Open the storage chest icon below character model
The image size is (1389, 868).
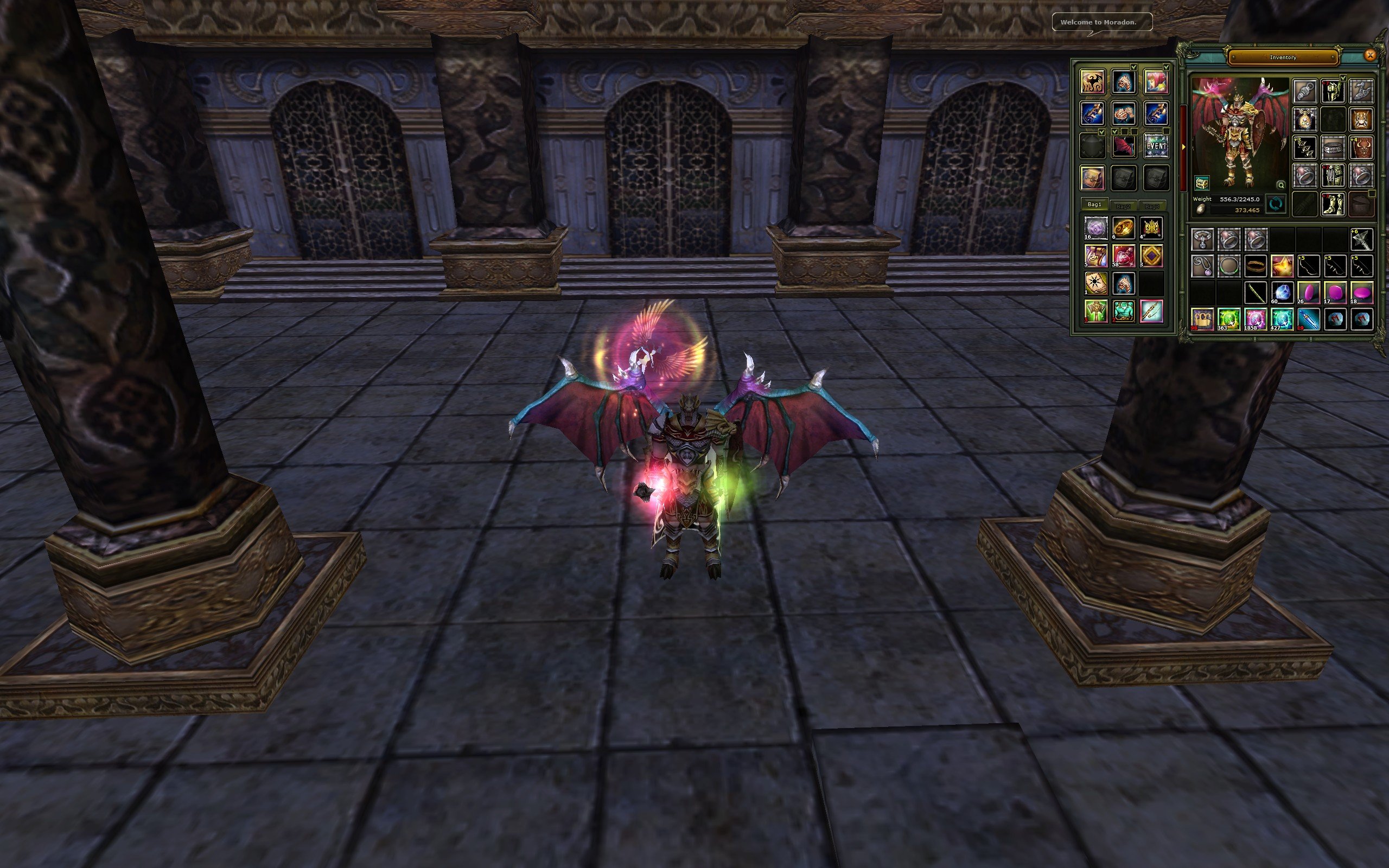click(1202, 184)
